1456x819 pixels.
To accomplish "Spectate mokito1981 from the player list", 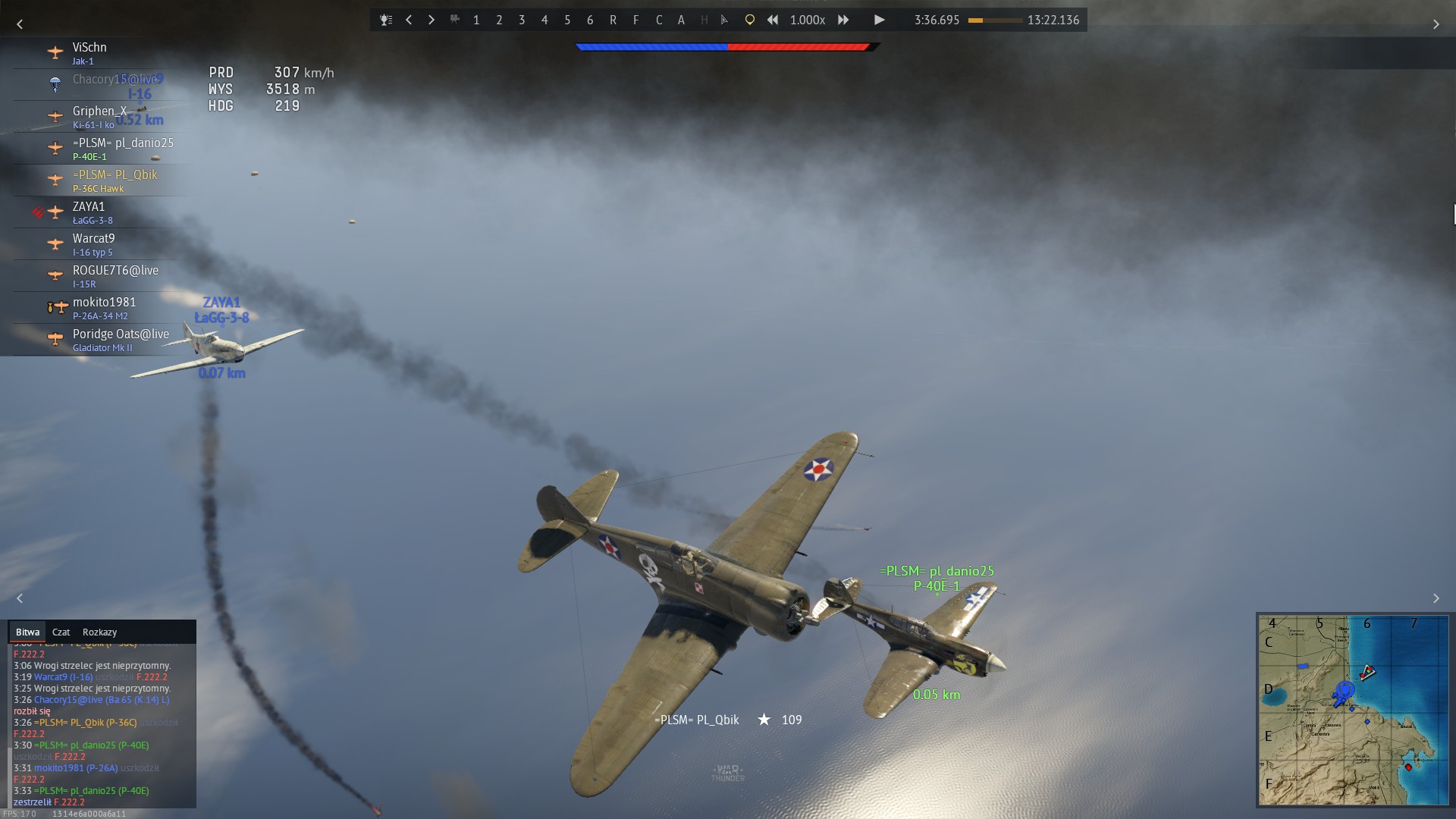I will tap(104, 308).
